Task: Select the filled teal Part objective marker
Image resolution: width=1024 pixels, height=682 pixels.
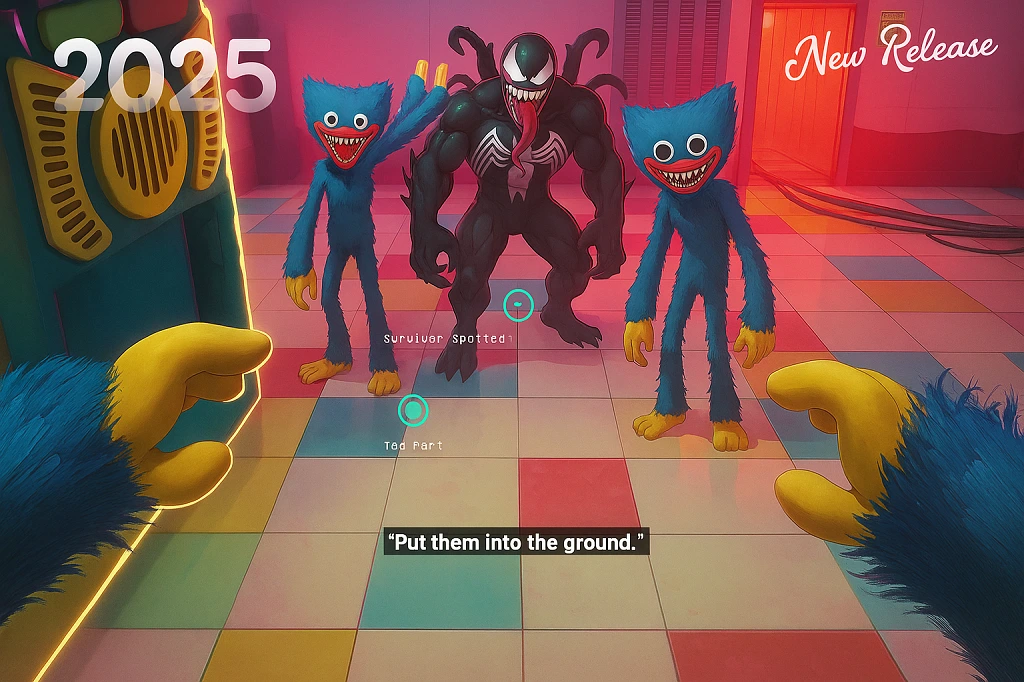Action: pos(413,410)
